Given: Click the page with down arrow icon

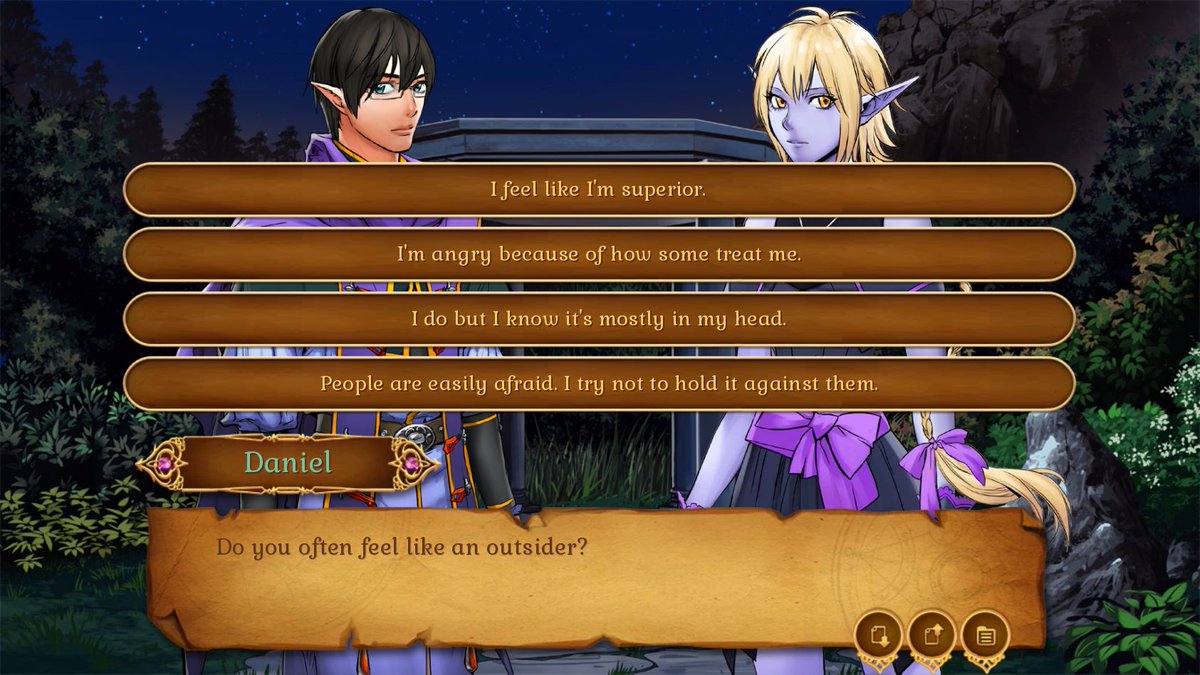Looking at the screenshot, I should pos(879,635).
